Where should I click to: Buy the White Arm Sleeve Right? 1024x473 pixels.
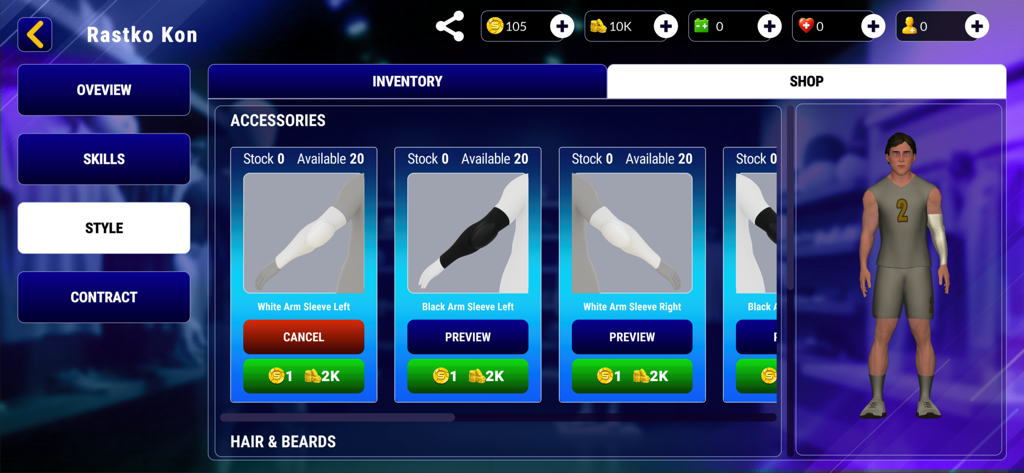pyautogui.click(x=632, y=376)
